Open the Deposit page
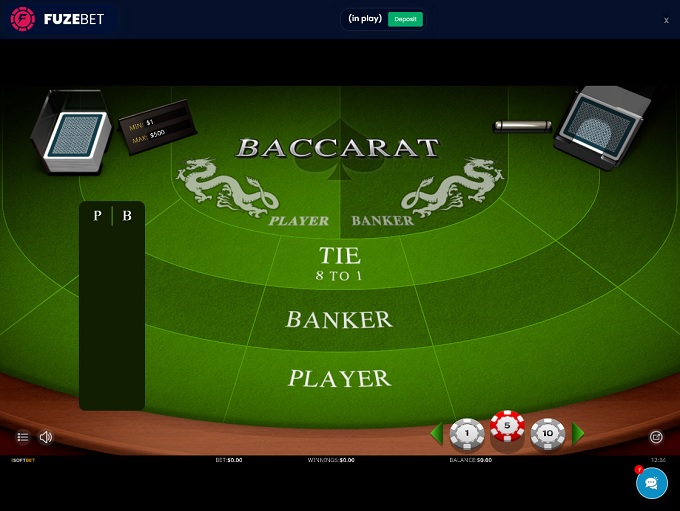 tap(405, 19)
